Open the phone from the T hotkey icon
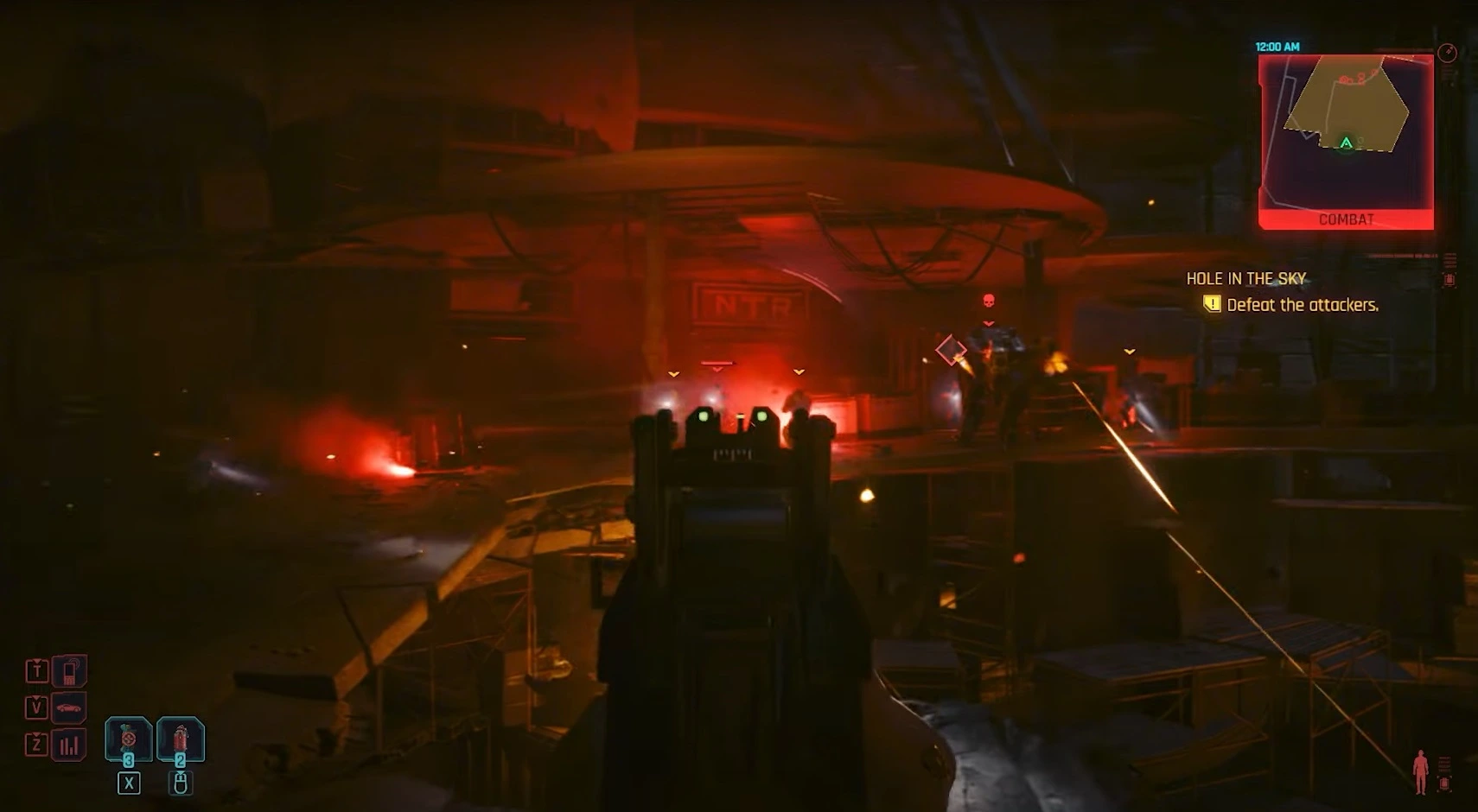1478x812 pixels. (x=70, y=671)
